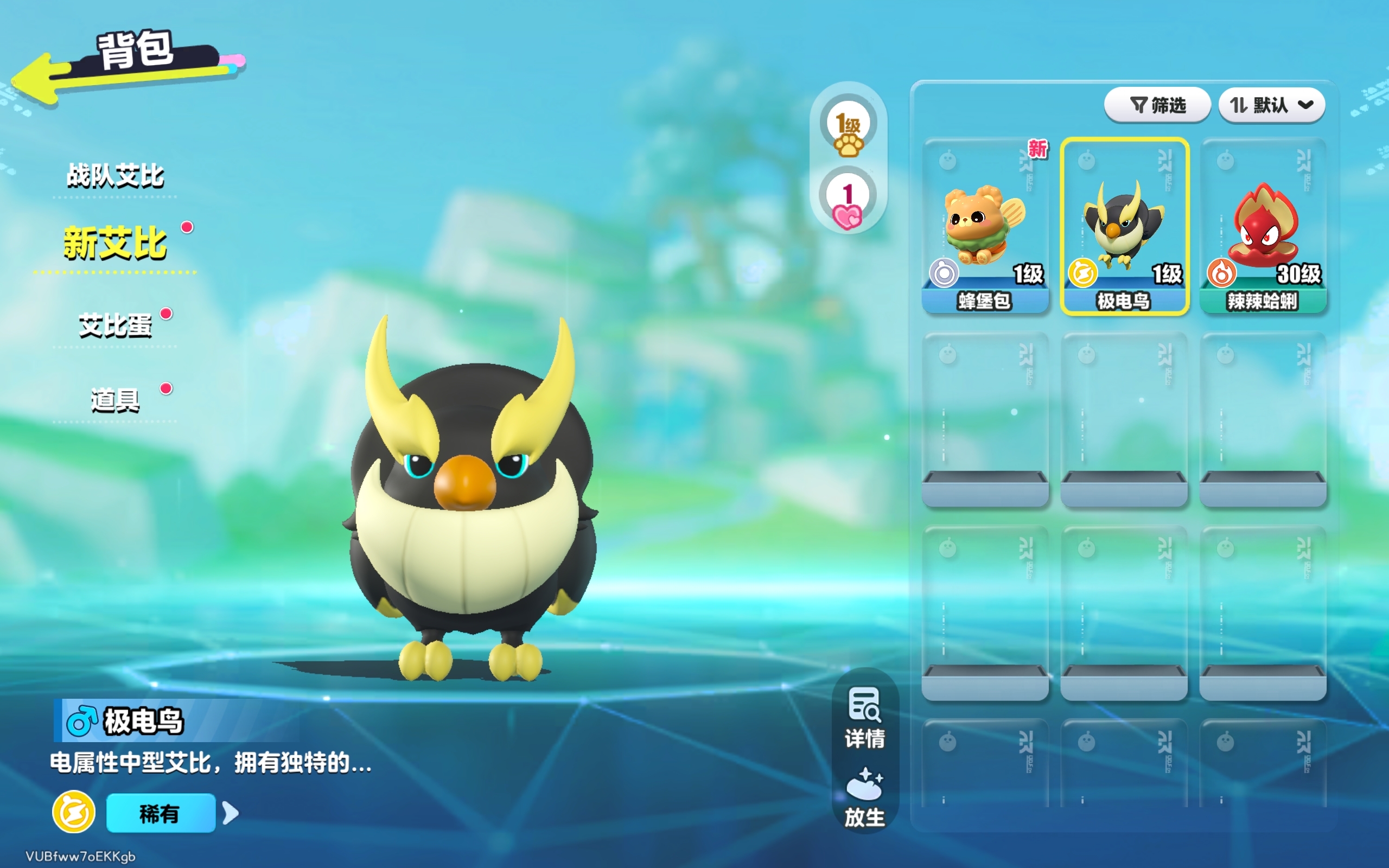Image resolution: width=1389 pixels, height=868 pixels.
Task: Open the 筛选 filter options
Action: [x=1157, y=105]
